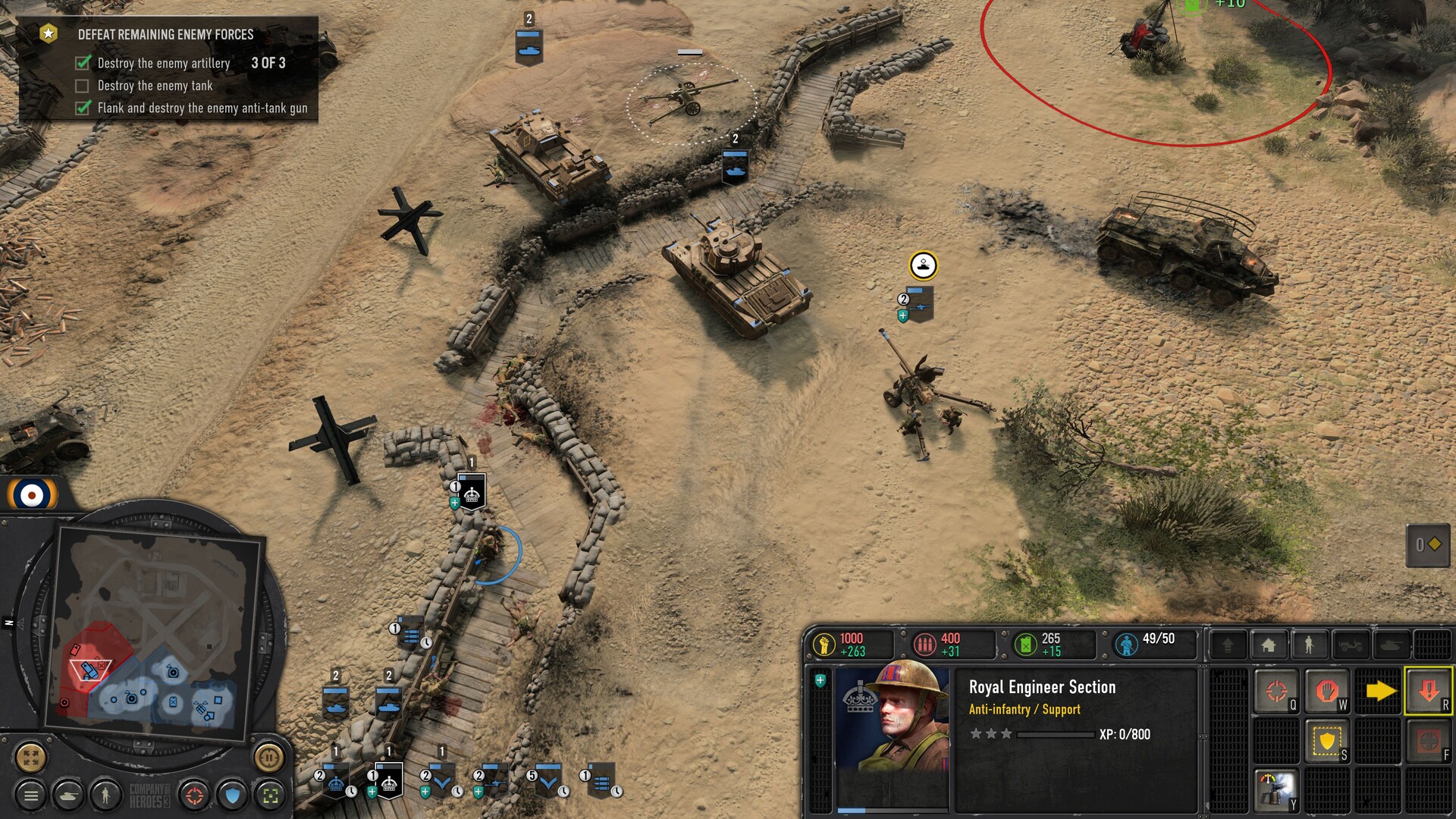Click the gold four-arrows minimap button
1456x819 pixels.
pyautogui.click(x=31, y=757)
